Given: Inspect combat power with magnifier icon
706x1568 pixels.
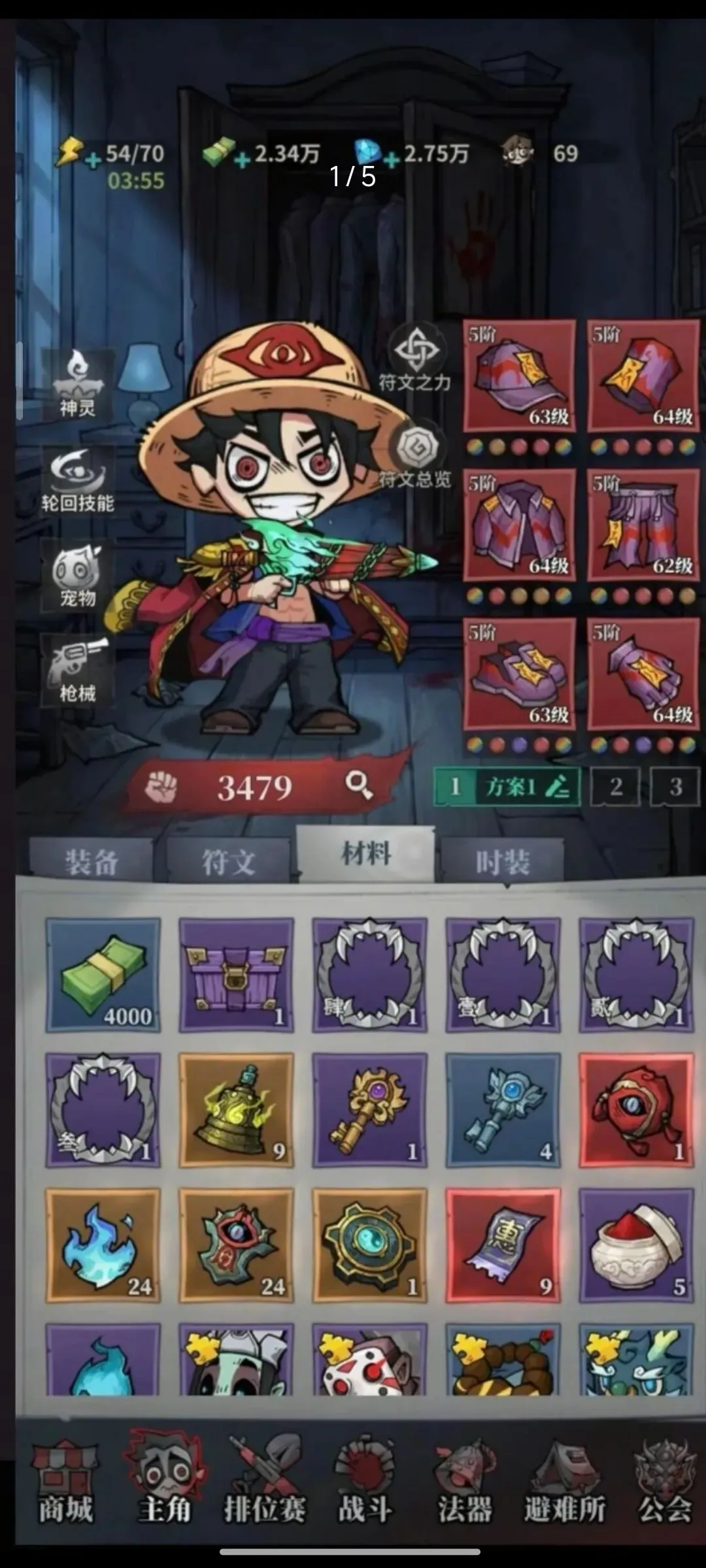Looking at the screenshot, I should (359, 785).
